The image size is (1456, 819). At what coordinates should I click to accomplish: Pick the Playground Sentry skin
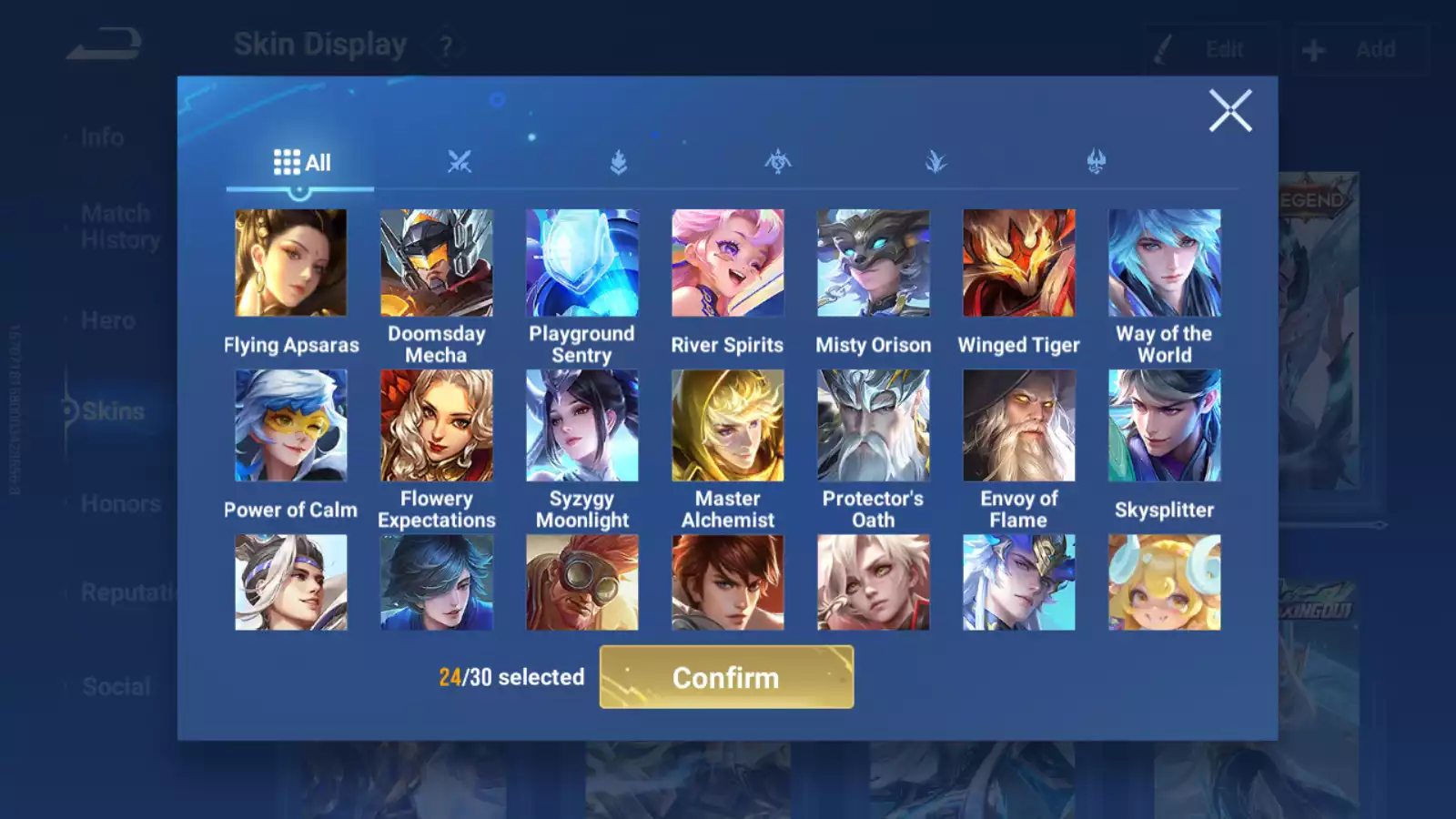582,263
